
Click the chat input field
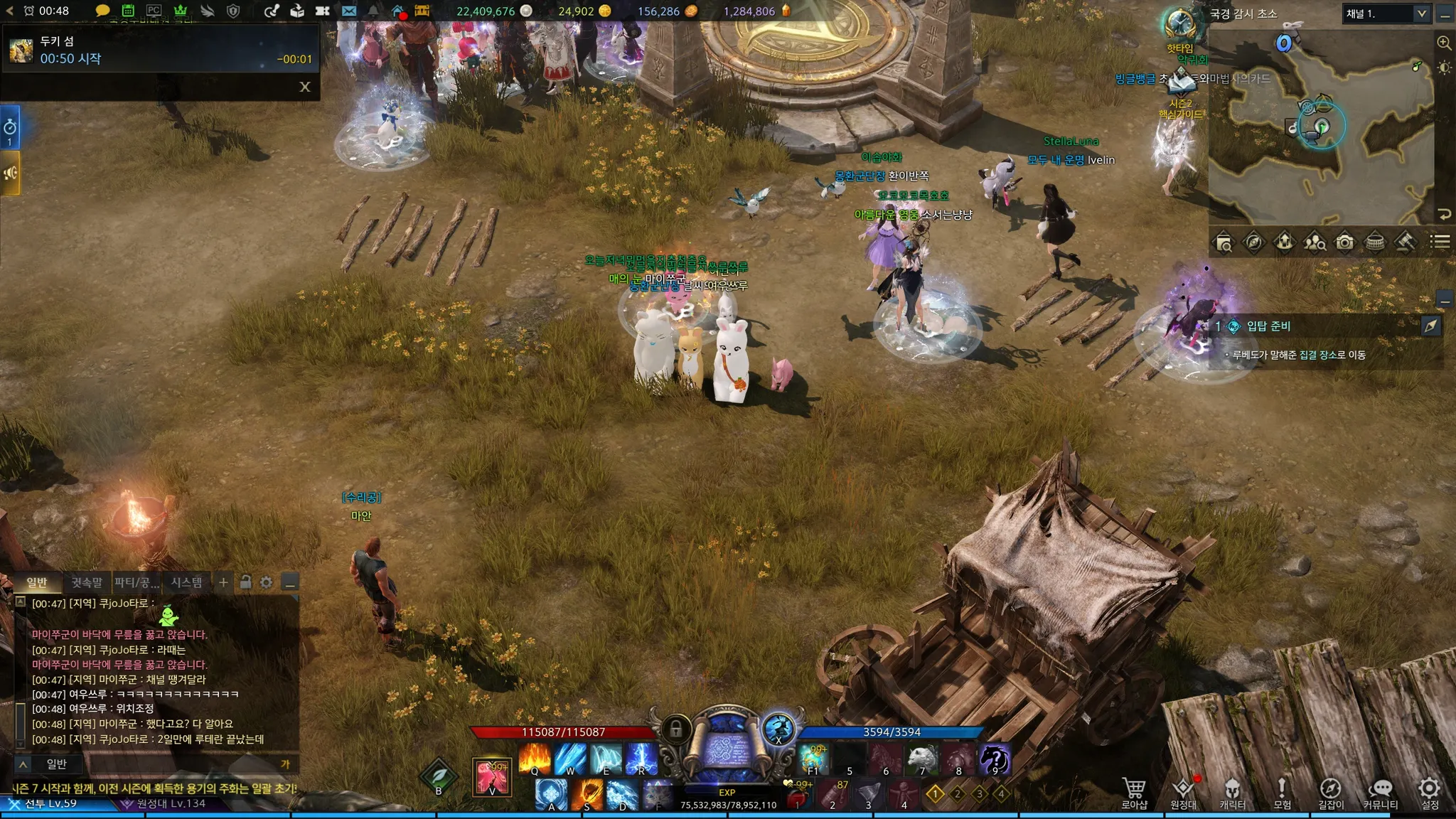[x=164, y=764]
